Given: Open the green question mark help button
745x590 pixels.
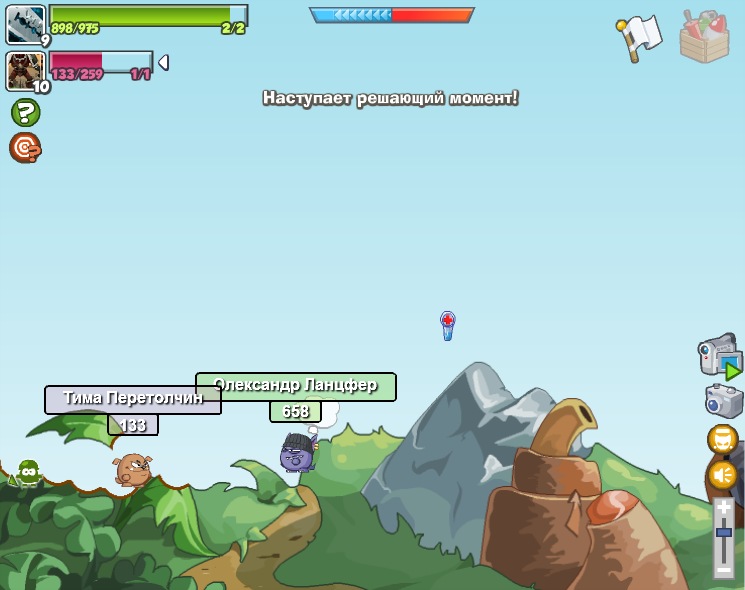Looking at the screenshot, I should [25, 112].
